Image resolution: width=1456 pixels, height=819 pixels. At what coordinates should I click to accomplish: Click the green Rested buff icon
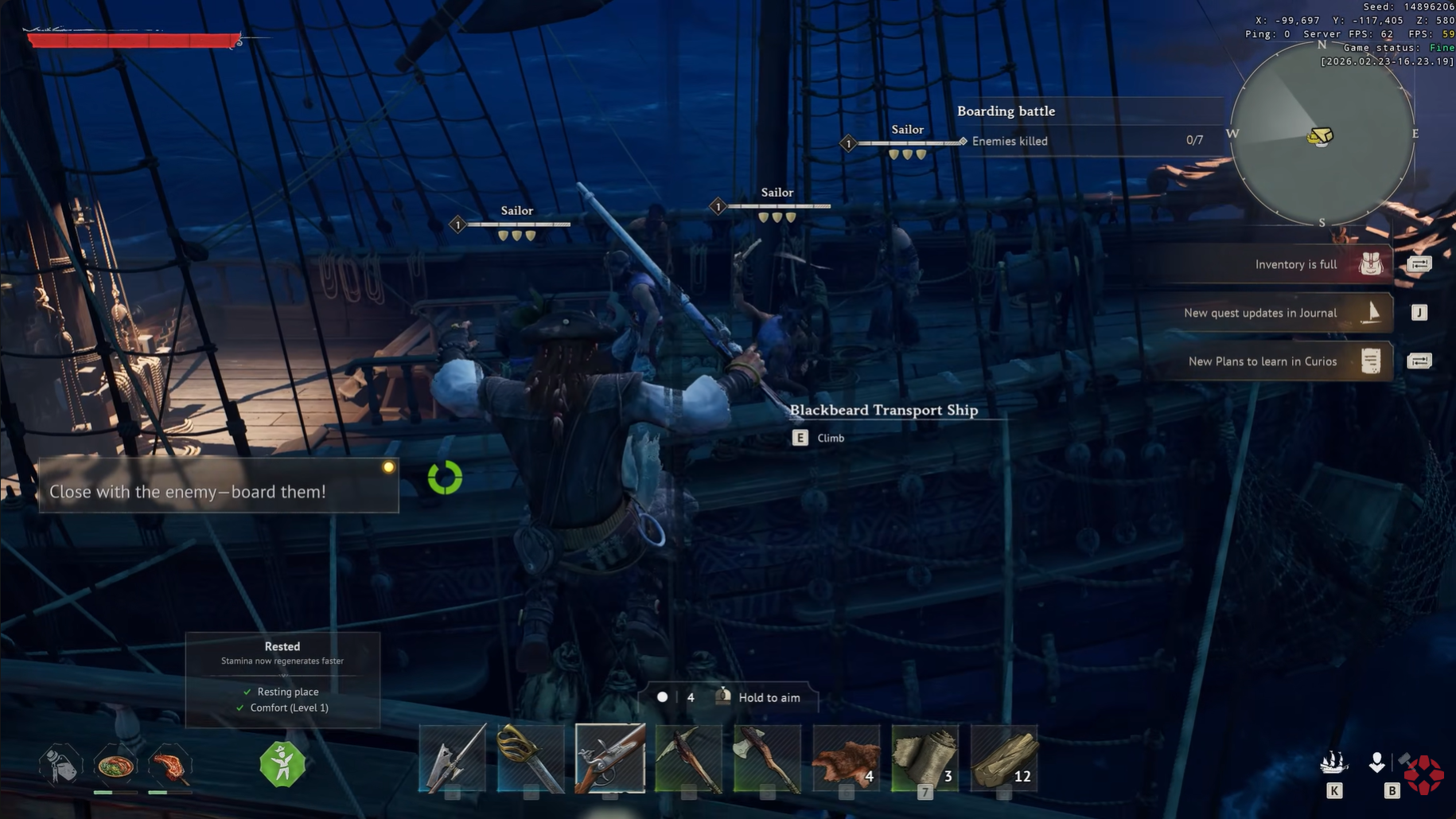click(x=282, y=764)
